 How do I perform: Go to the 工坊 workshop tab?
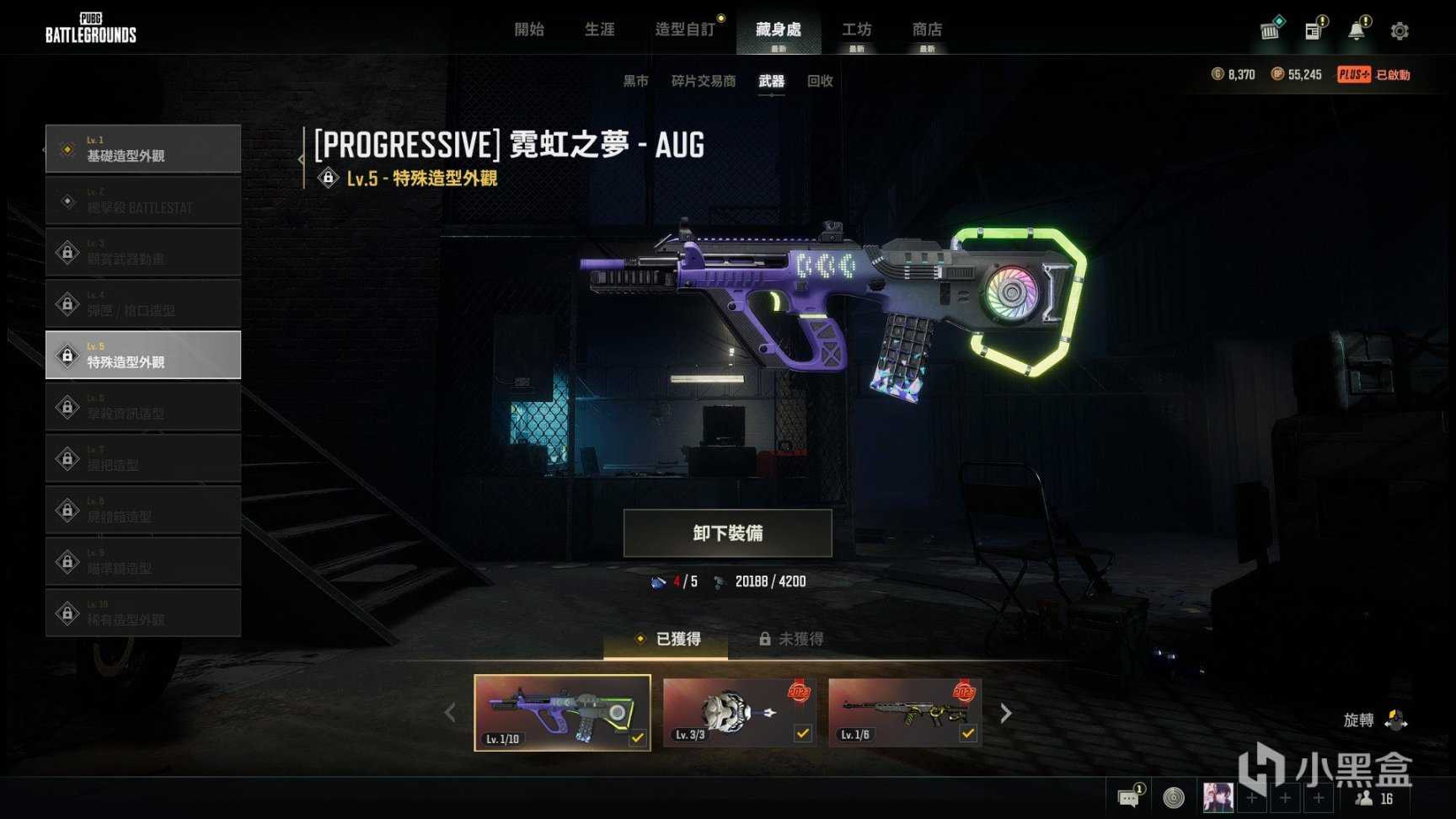(856, 29)
